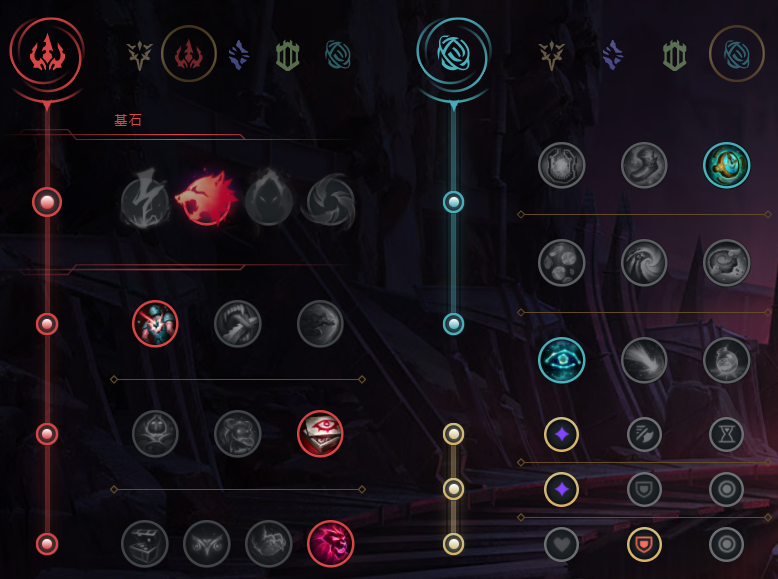Select the Sudden Impact rune

[320, 324]
